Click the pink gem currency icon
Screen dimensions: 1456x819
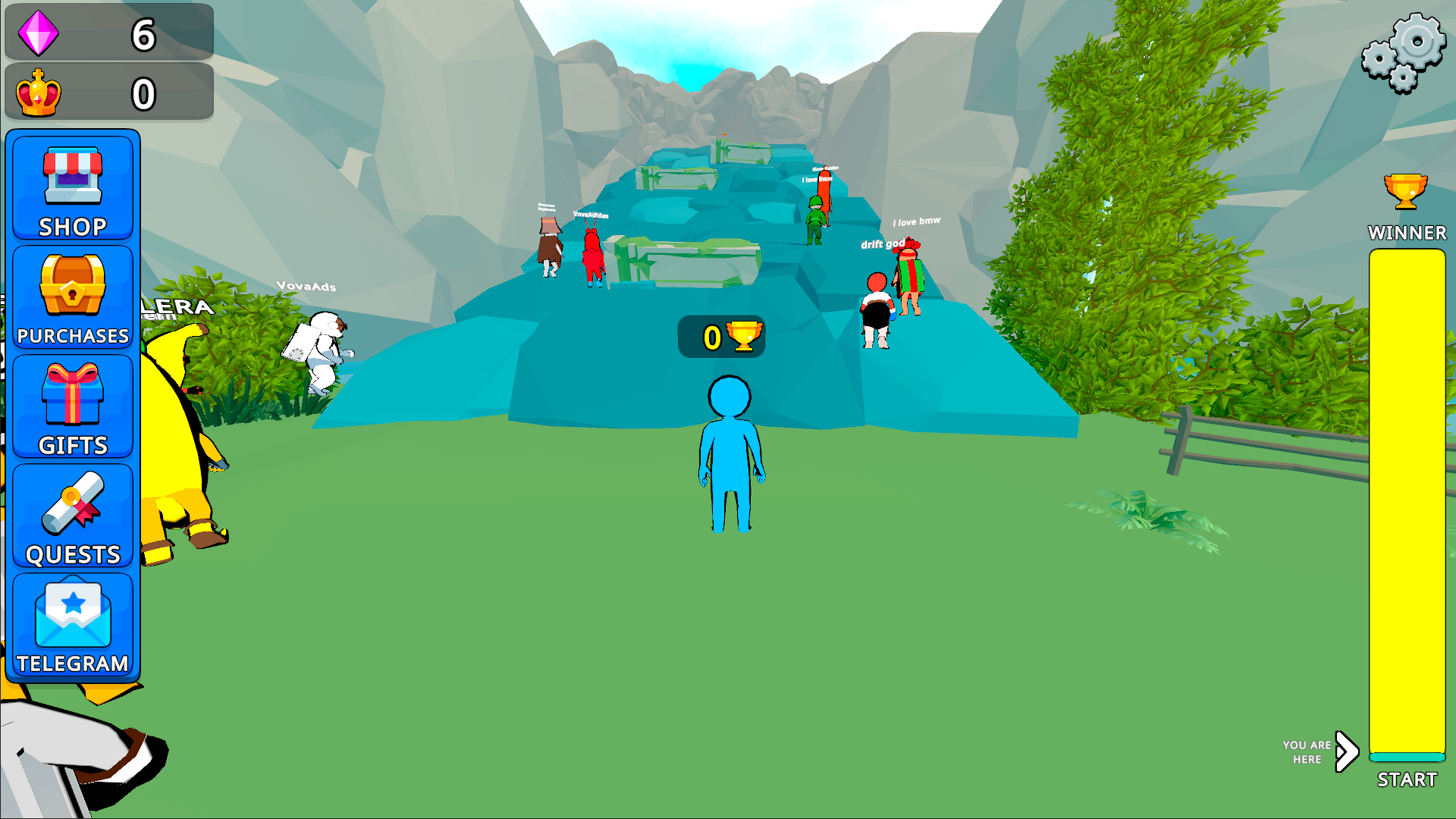point(39,32)
